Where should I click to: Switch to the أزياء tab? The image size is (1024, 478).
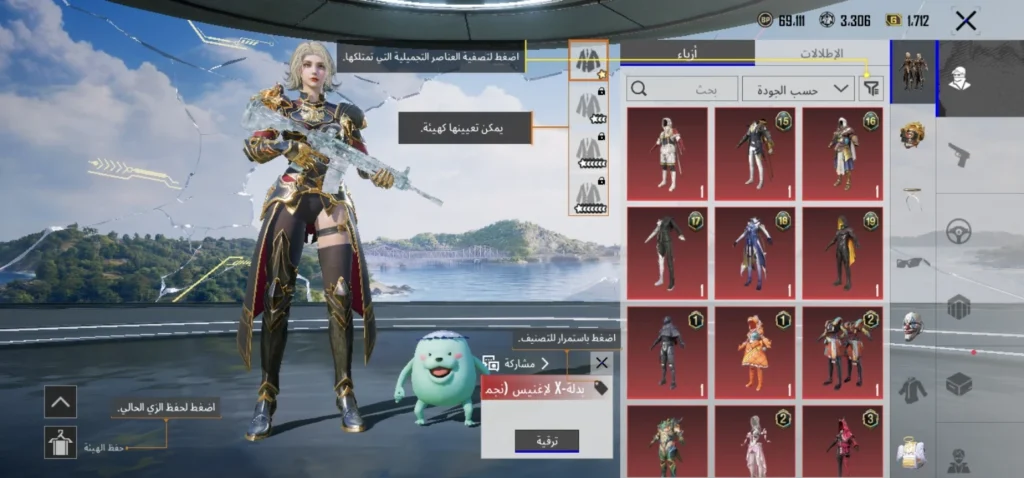[x=688, y=53]
